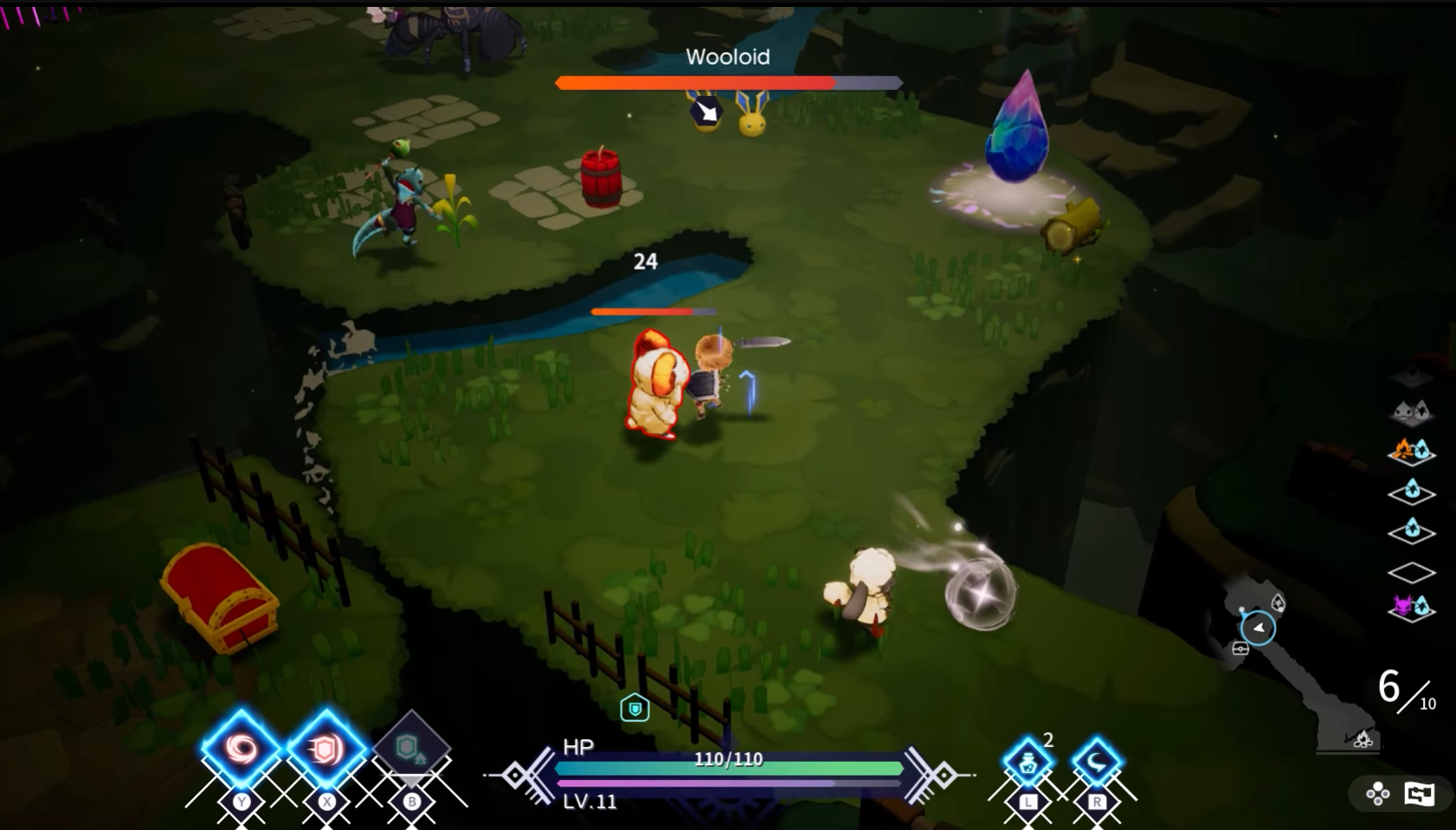Select the campfire and crystal floor tile
The image size is (1456, 830).
(x=1411, y=451)
